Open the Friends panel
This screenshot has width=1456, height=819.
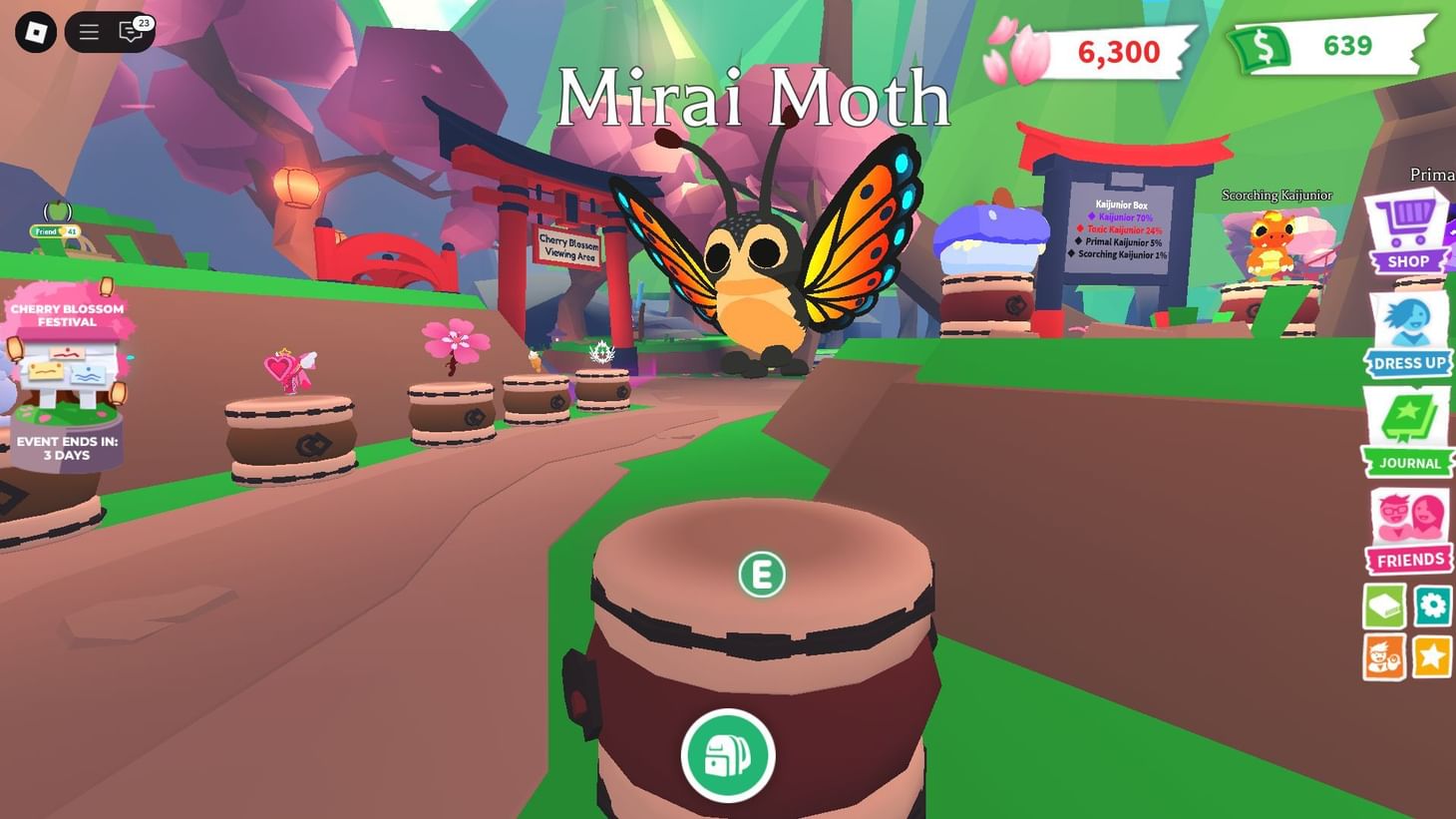click(x=1407, y=524)
